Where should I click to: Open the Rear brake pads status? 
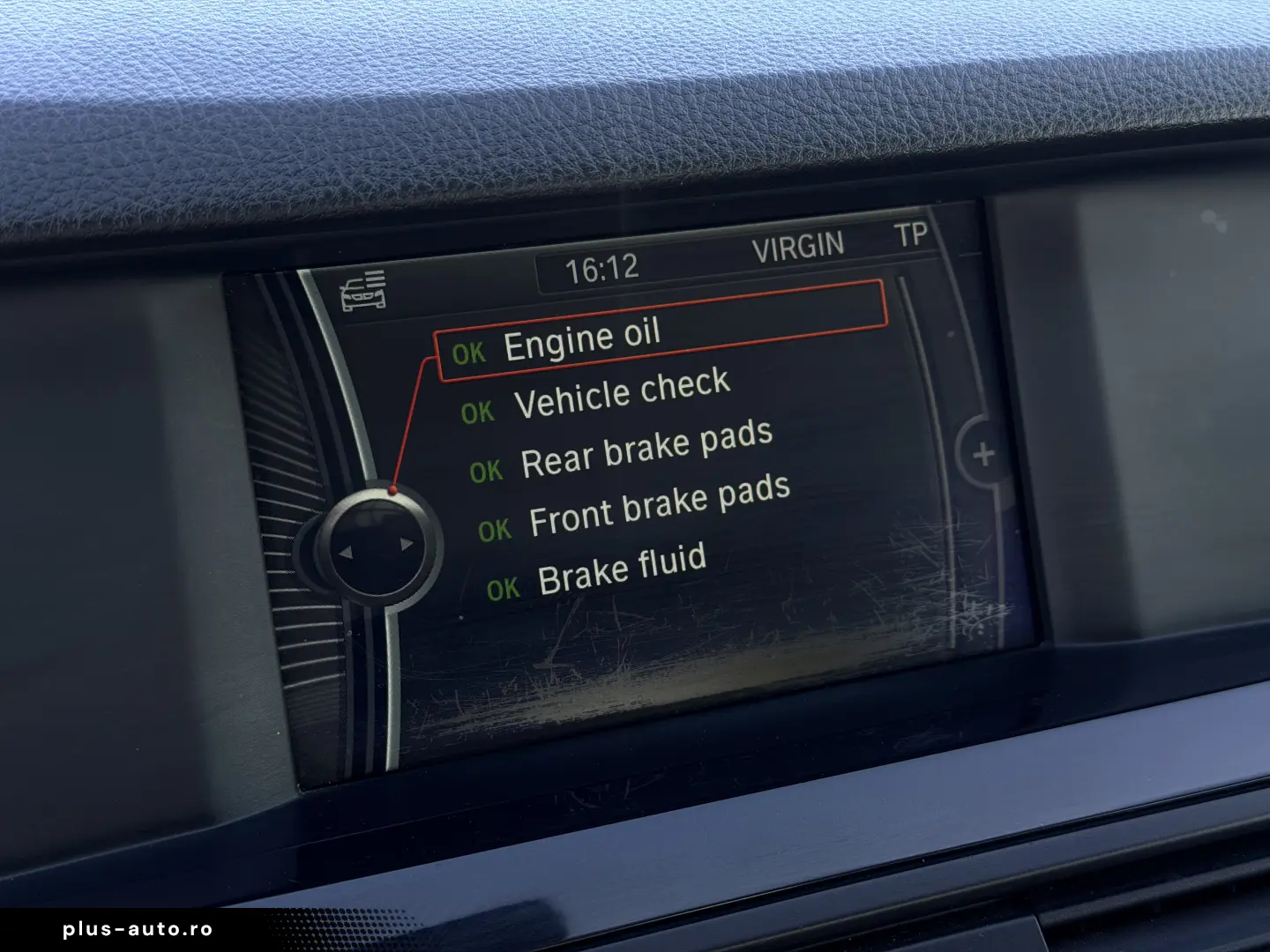point(646,451)
